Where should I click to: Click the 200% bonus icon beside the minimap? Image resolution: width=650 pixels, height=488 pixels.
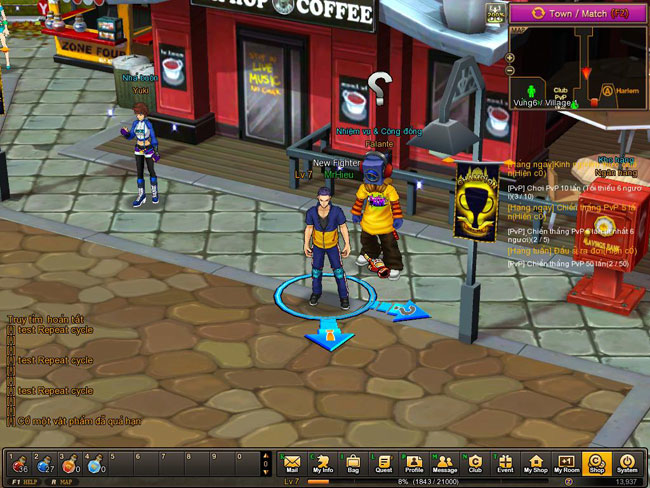click(x=495, y=13)
